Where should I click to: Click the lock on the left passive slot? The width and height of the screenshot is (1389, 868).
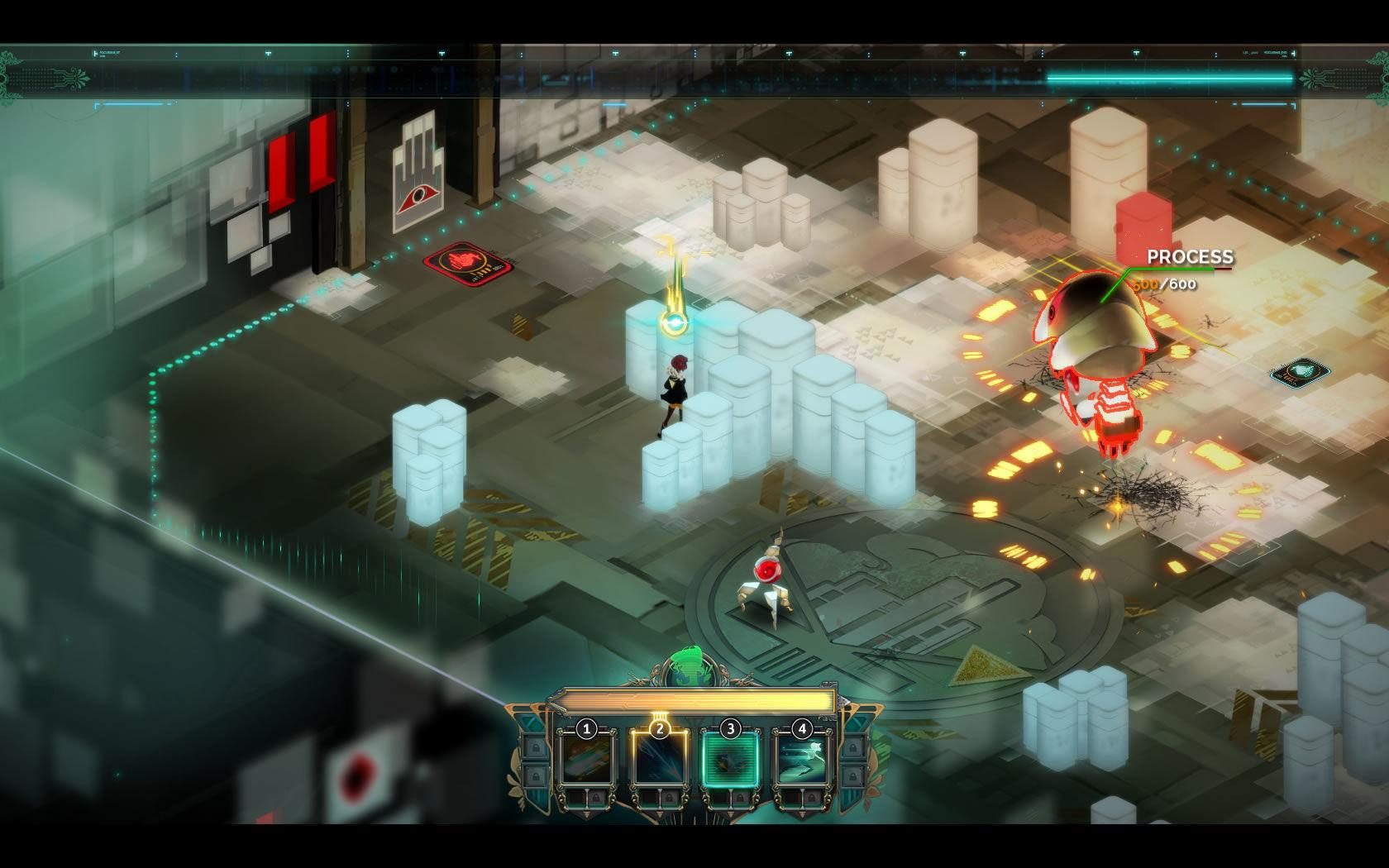point(536,747)
